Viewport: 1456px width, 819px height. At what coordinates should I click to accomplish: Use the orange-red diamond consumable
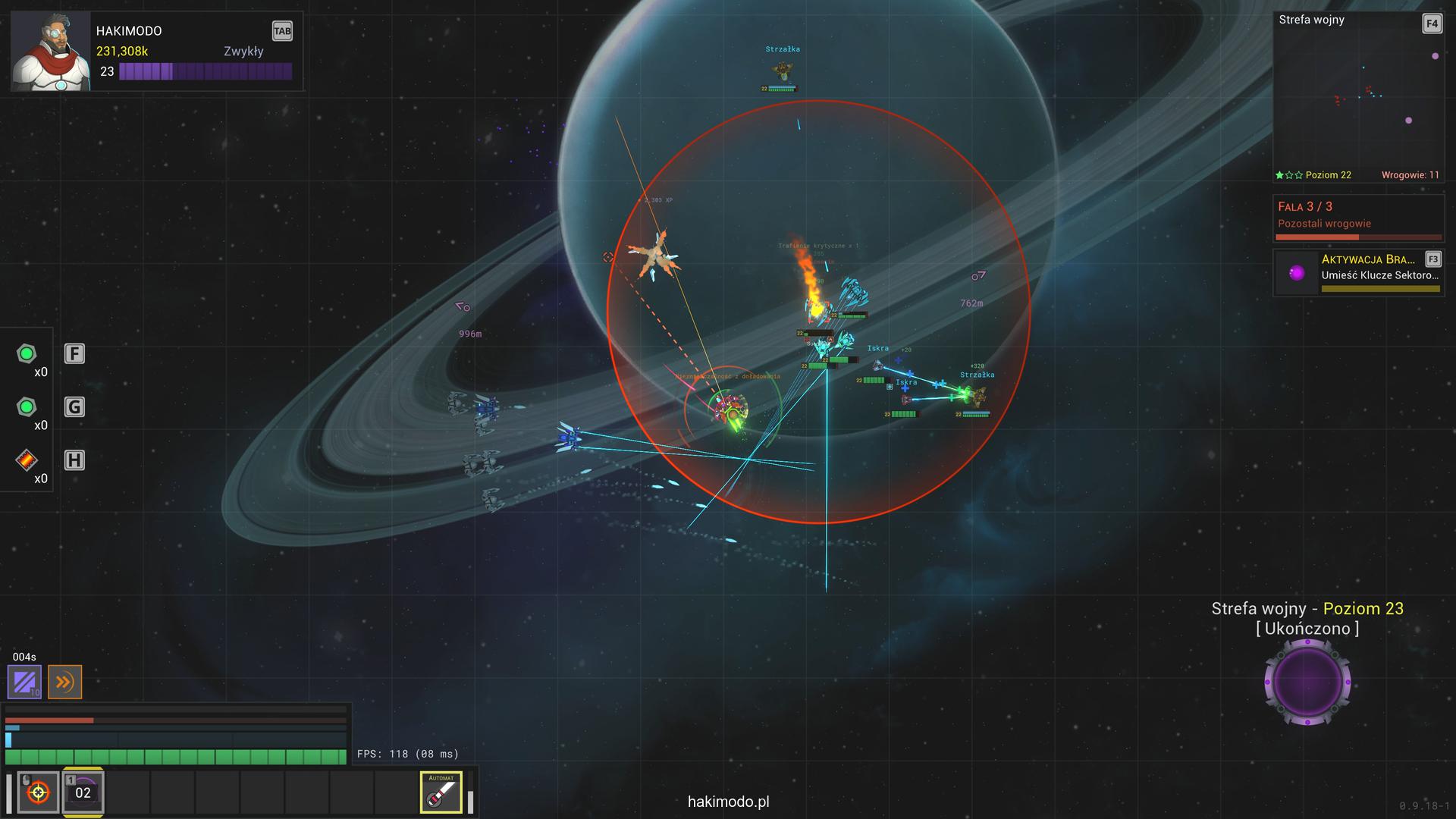27,460
